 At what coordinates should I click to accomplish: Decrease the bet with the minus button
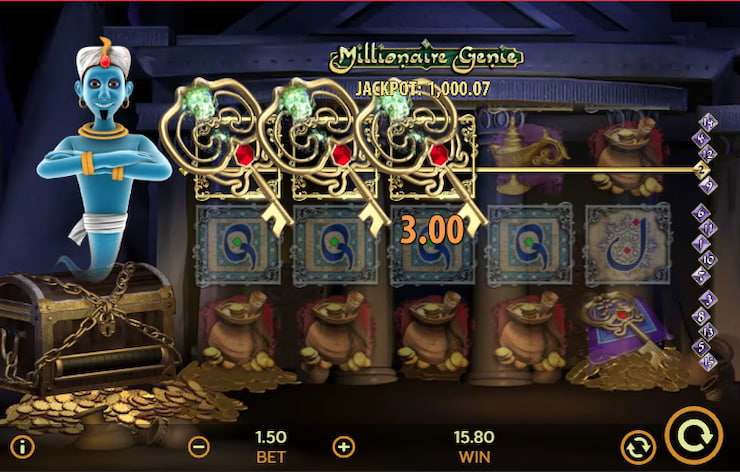[199, 446]
